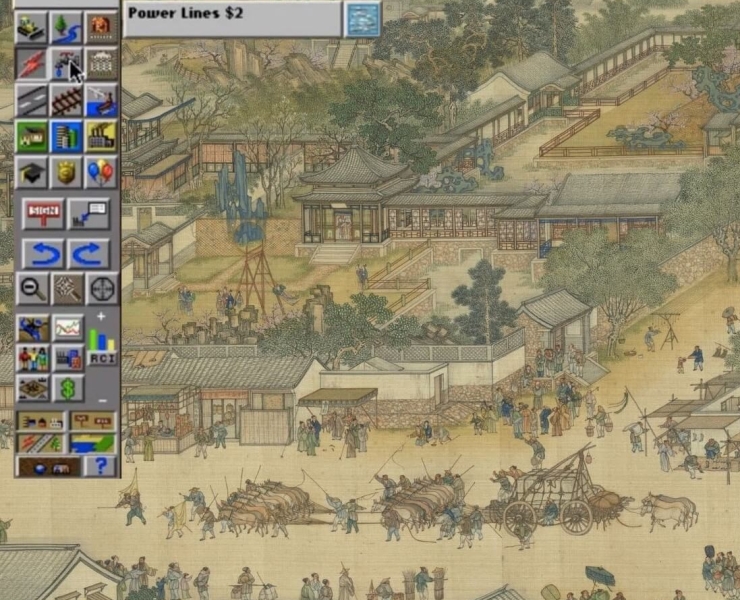The height and width of the screenshot is (600, 740).
Task: Select the bulldozer tool
Action: pos(32,26)
